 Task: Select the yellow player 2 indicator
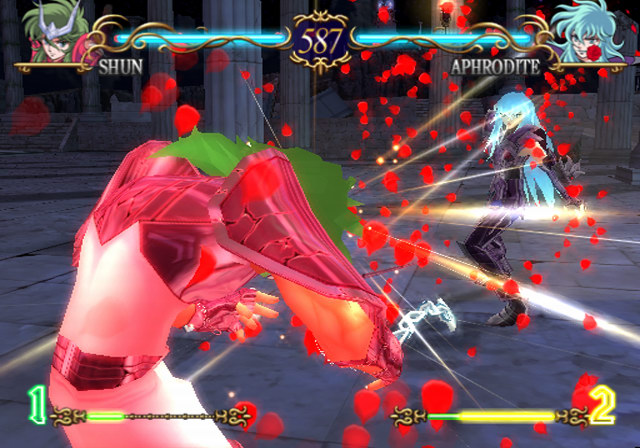(x=602, y=406)
